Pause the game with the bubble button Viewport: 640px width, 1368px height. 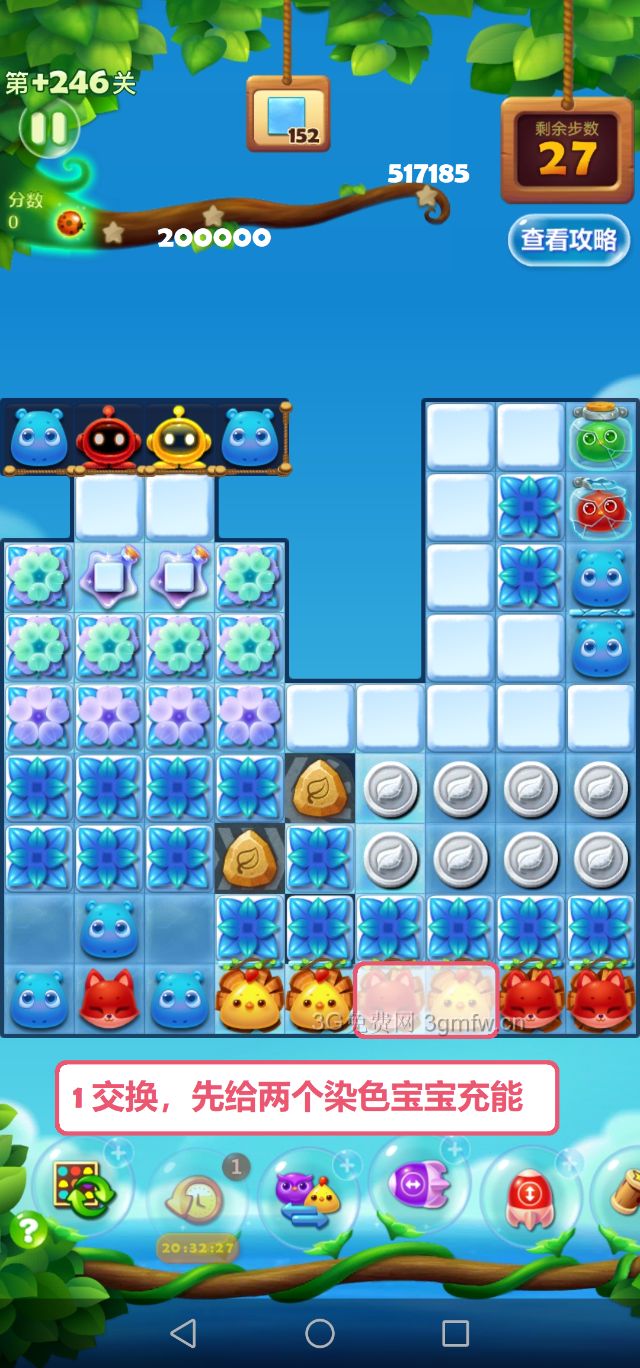point(46,127)
